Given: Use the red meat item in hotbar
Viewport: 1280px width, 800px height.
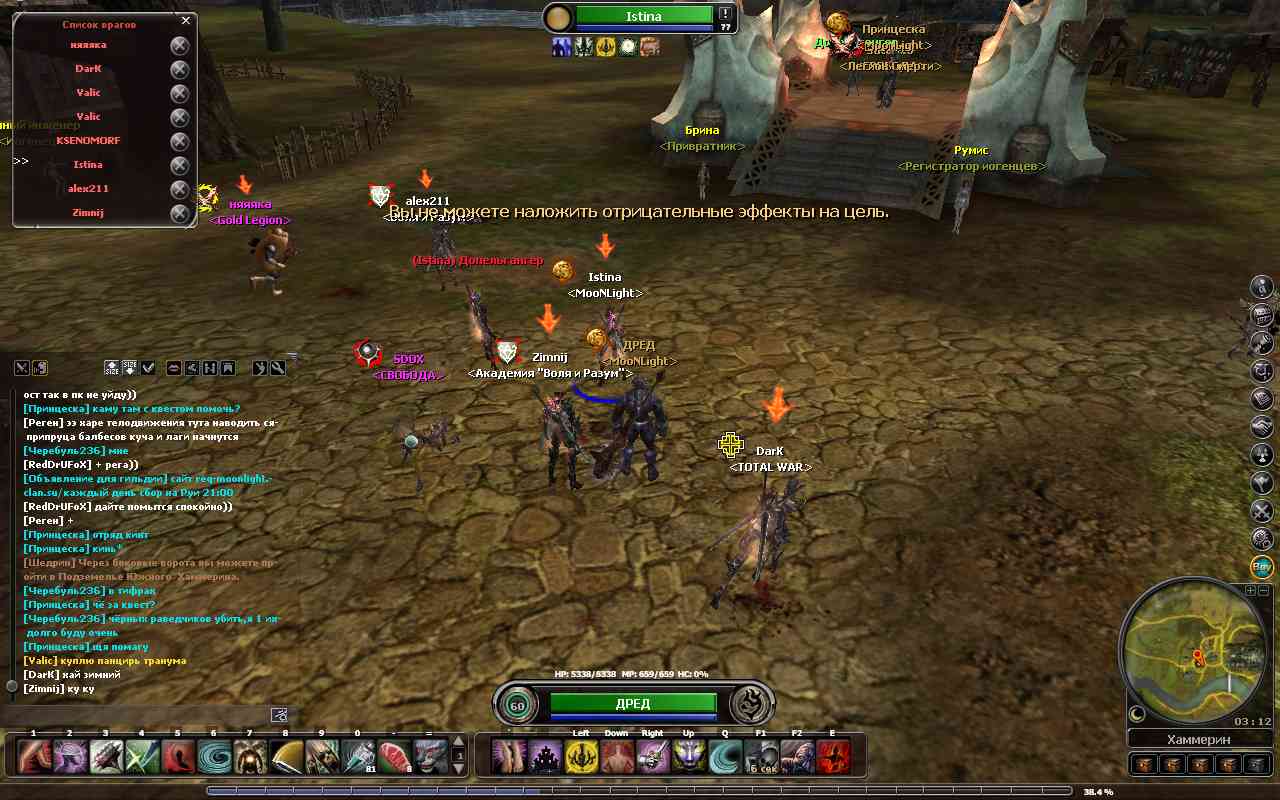Looking at the screenshot, I should click(x=394, y=757).
